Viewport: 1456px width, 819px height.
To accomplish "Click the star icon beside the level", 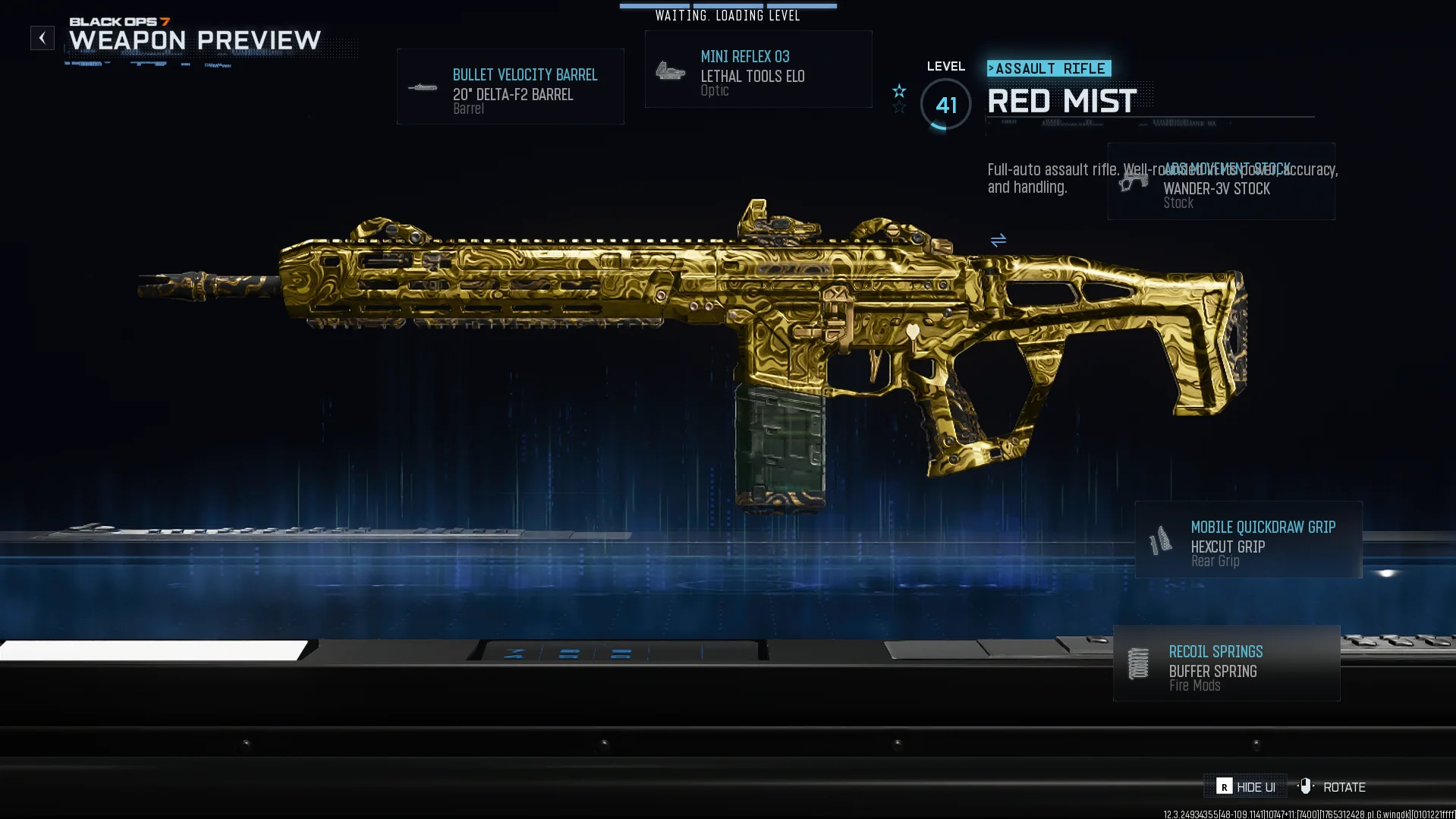I will pyautogui.click(x=899, y=92).
